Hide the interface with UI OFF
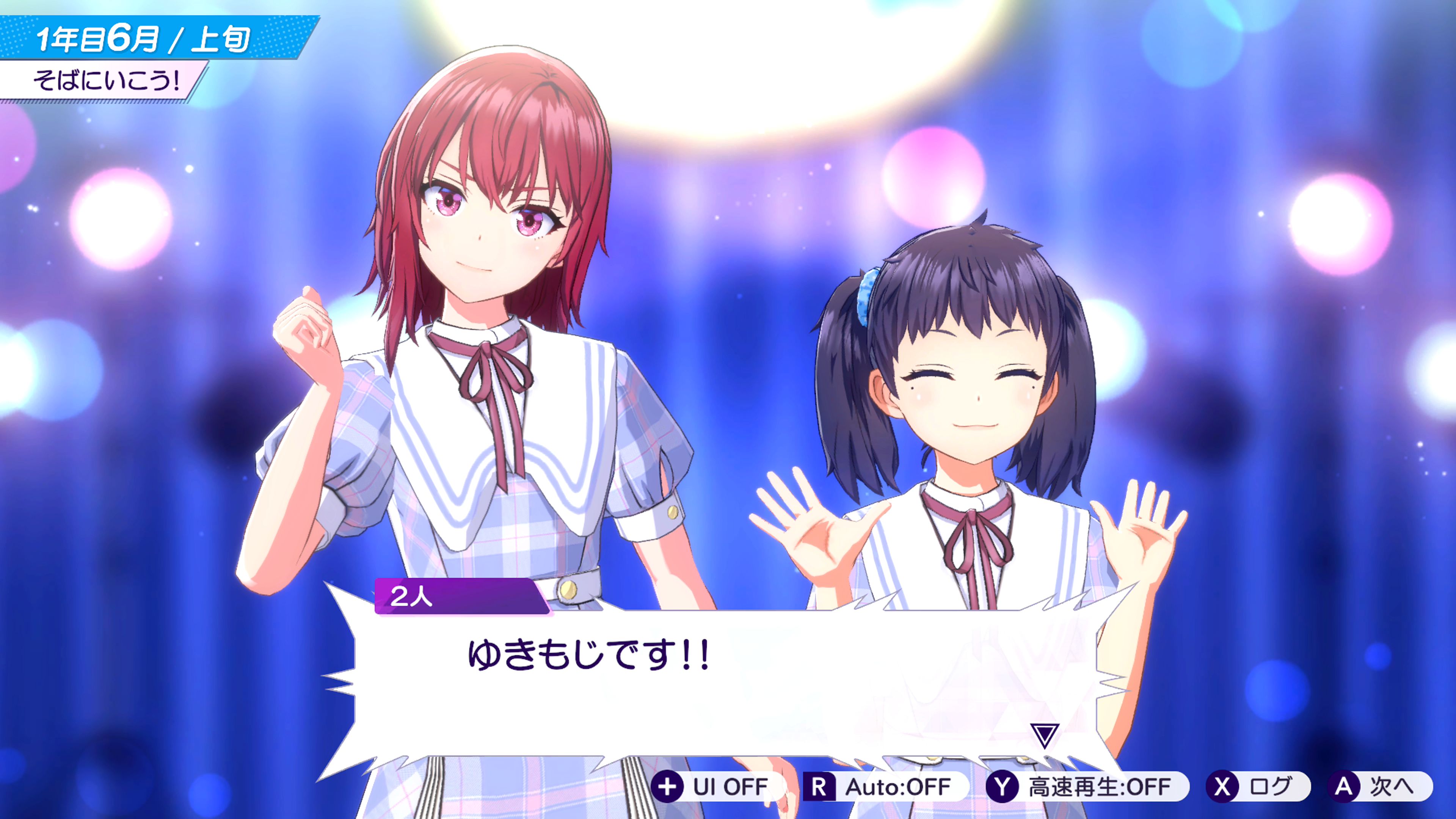This screenshot has width=1456, height=819. 717,787
